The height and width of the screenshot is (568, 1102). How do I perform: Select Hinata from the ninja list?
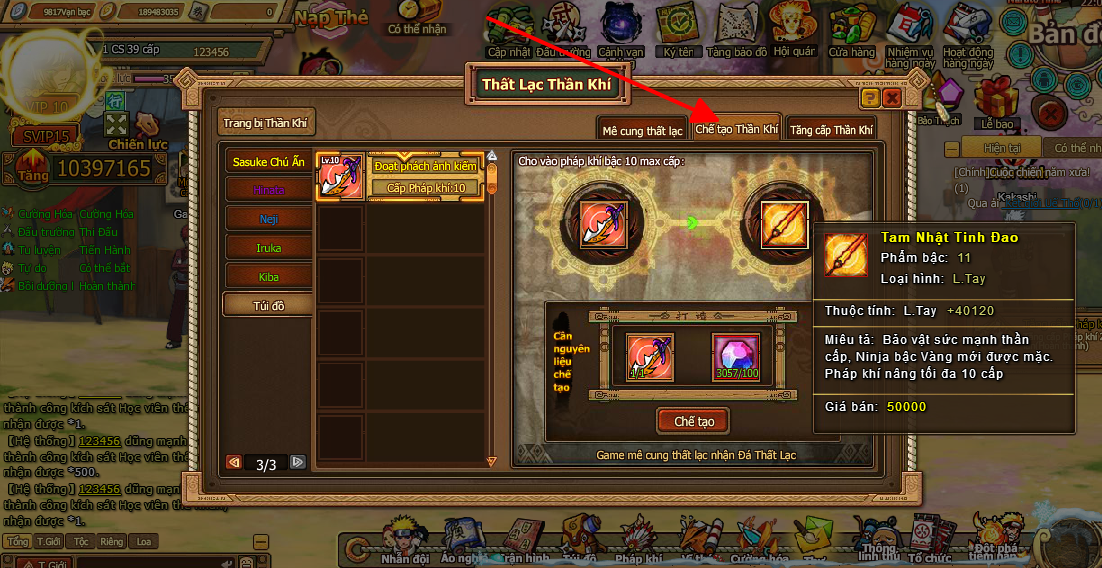pyautogui.click(x=268, y=189)
